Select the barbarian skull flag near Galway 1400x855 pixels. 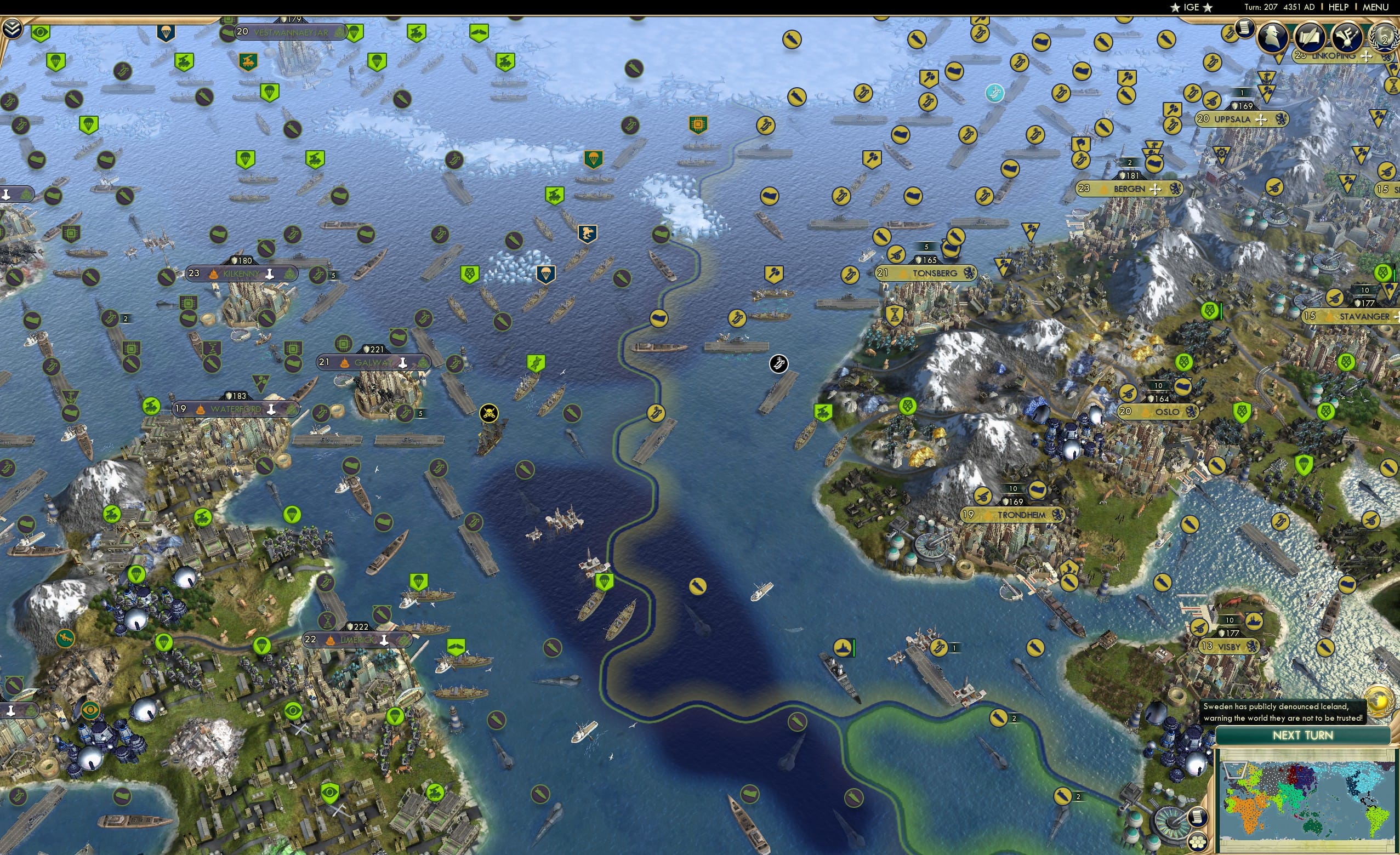click(x=488, y=414)
